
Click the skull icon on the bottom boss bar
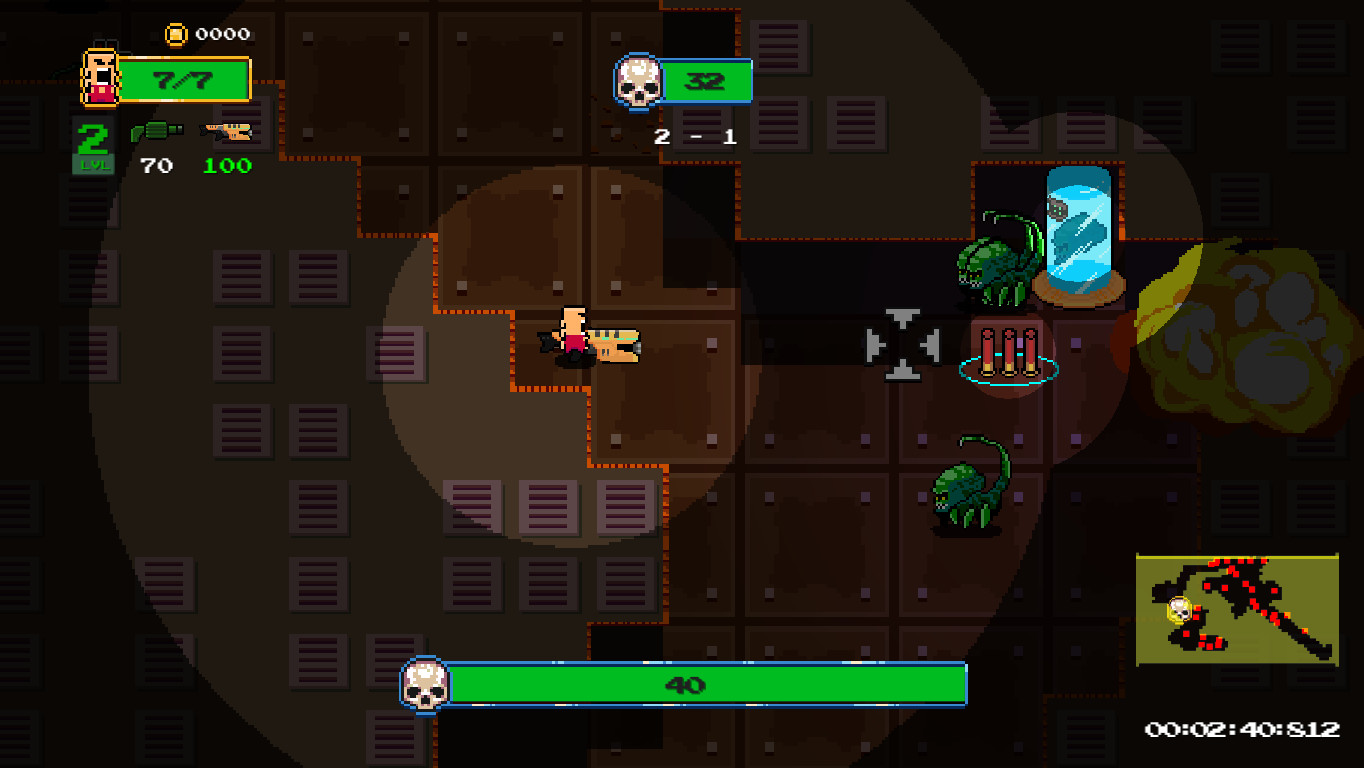tap(429, 685)
